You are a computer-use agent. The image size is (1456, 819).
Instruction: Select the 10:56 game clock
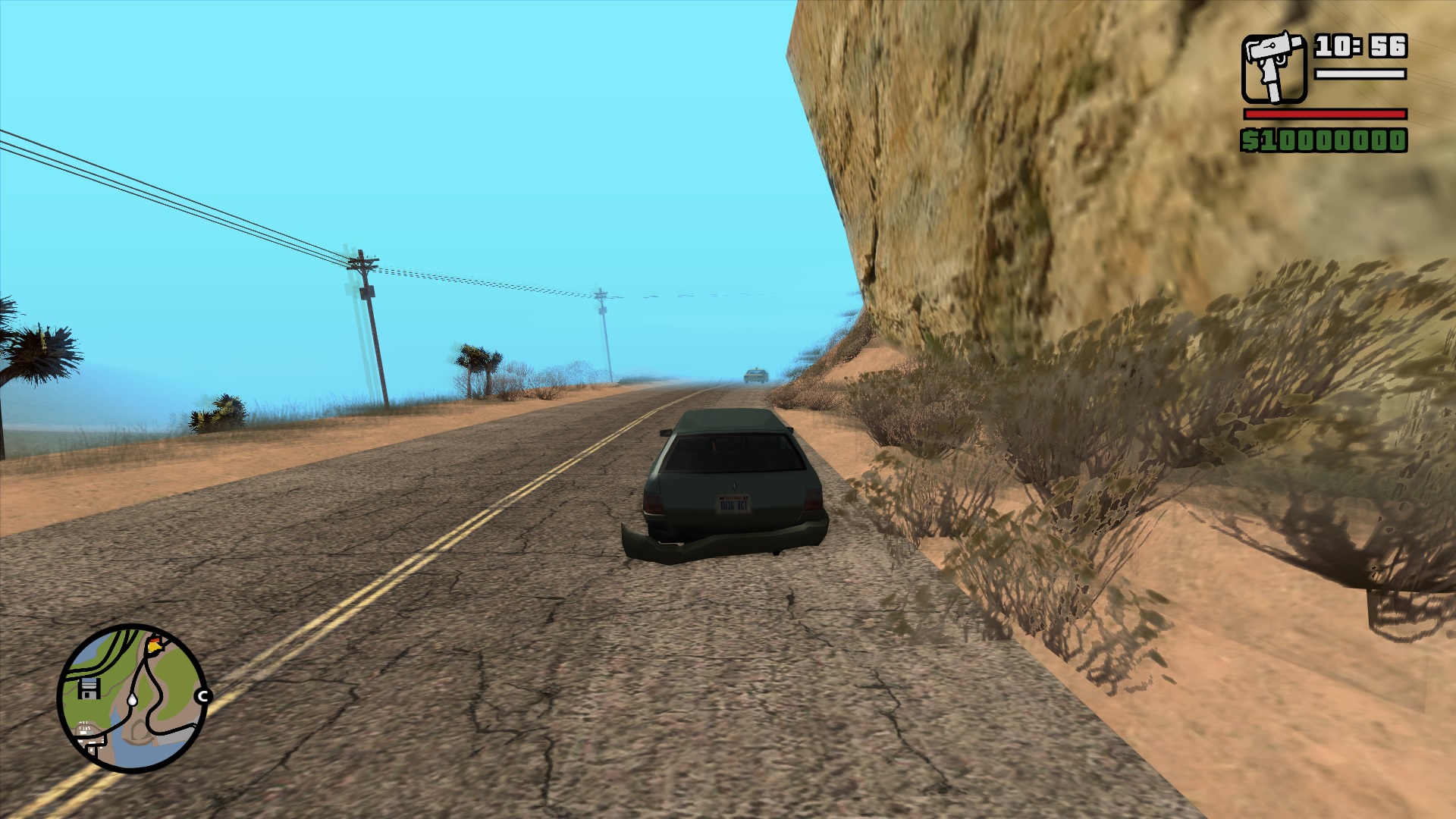click(x=1361, y=45)
